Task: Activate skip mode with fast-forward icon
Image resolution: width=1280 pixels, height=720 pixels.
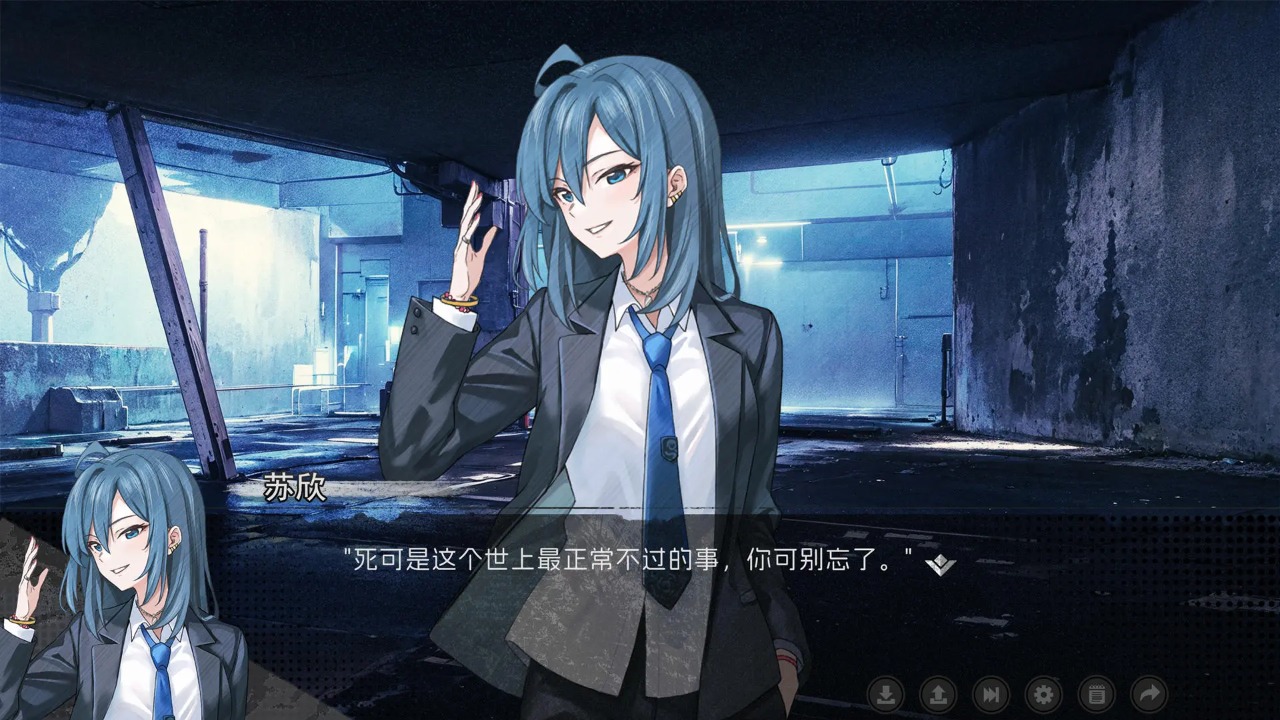Action: (x=993, y=696)
